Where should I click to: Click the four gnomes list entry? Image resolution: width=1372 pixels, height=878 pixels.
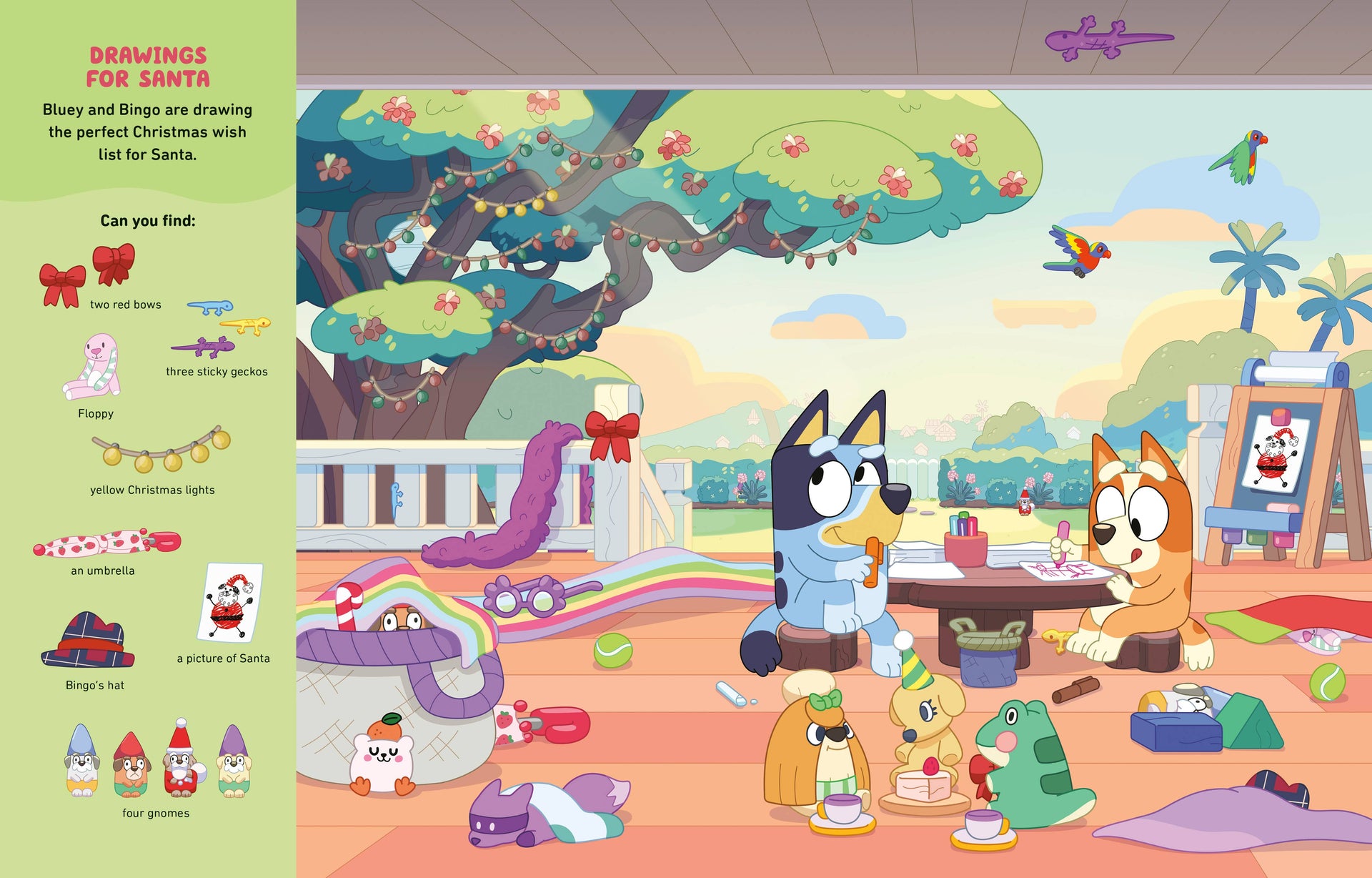[x=156, y=760]
